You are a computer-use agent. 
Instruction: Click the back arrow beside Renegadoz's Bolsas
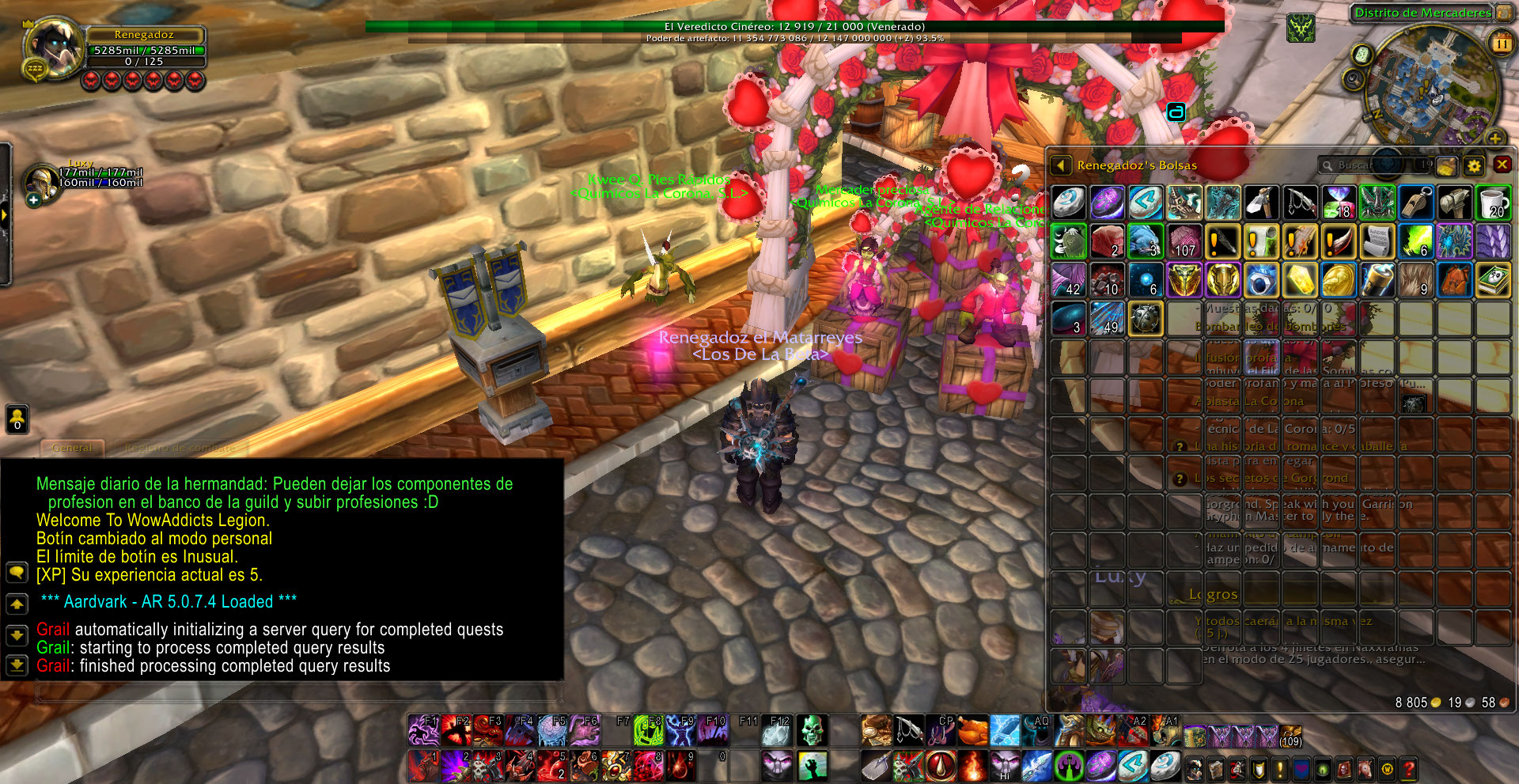1060,165
